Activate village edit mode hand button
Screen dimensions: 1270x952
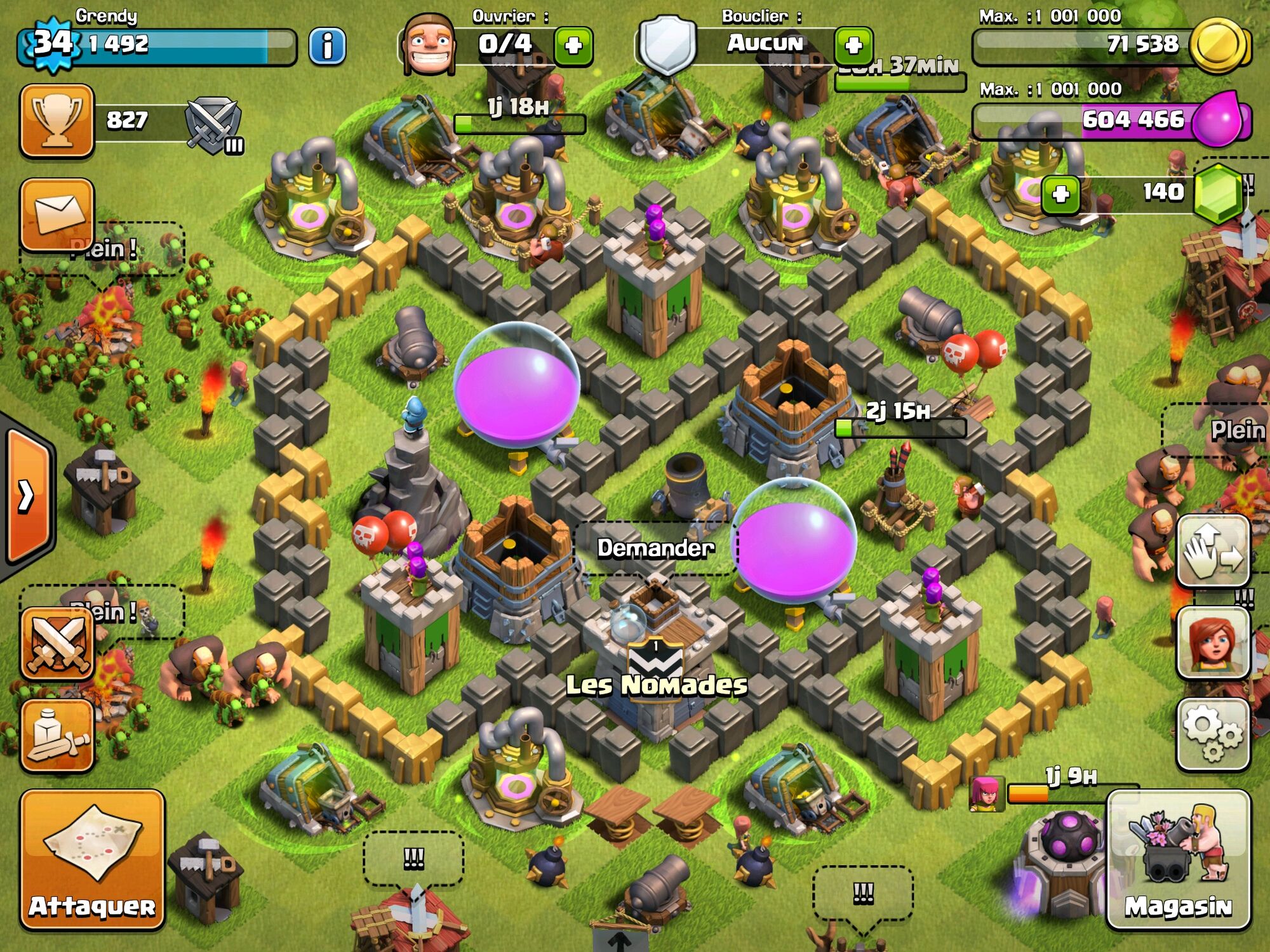(1213, 550)
